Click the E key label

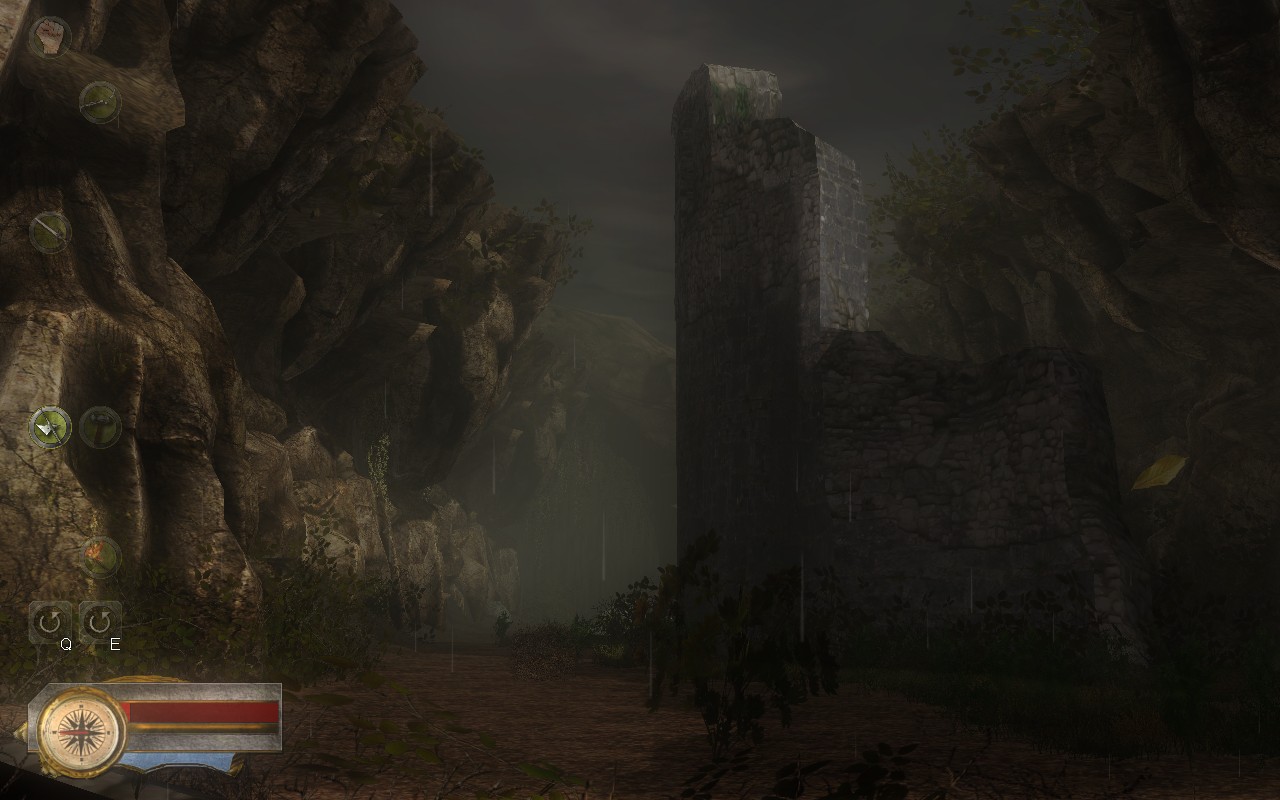pyautogui.click(x=114, y=645)
